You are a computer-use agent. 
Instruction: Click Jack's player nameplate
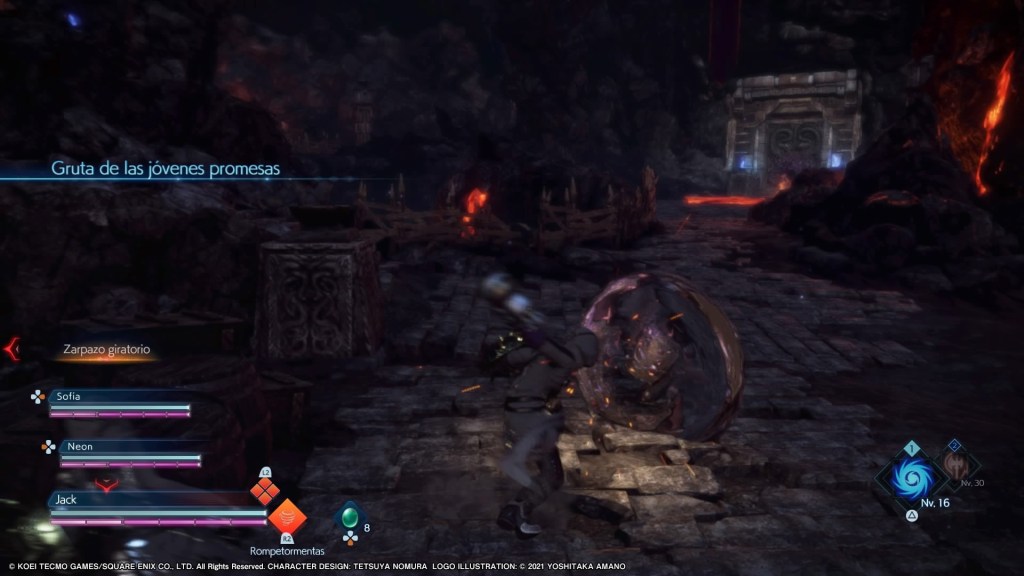[152, 498]
